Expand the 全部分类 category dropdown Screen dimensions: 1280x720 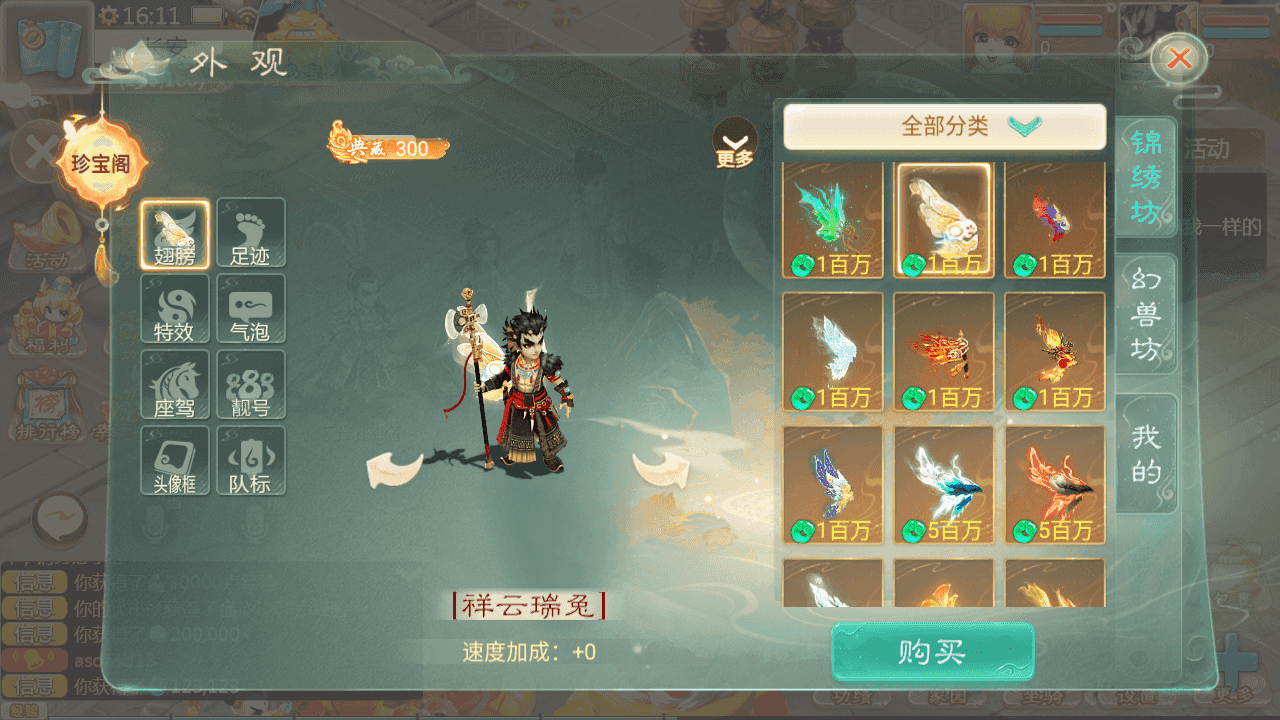(x=948, y=126)
